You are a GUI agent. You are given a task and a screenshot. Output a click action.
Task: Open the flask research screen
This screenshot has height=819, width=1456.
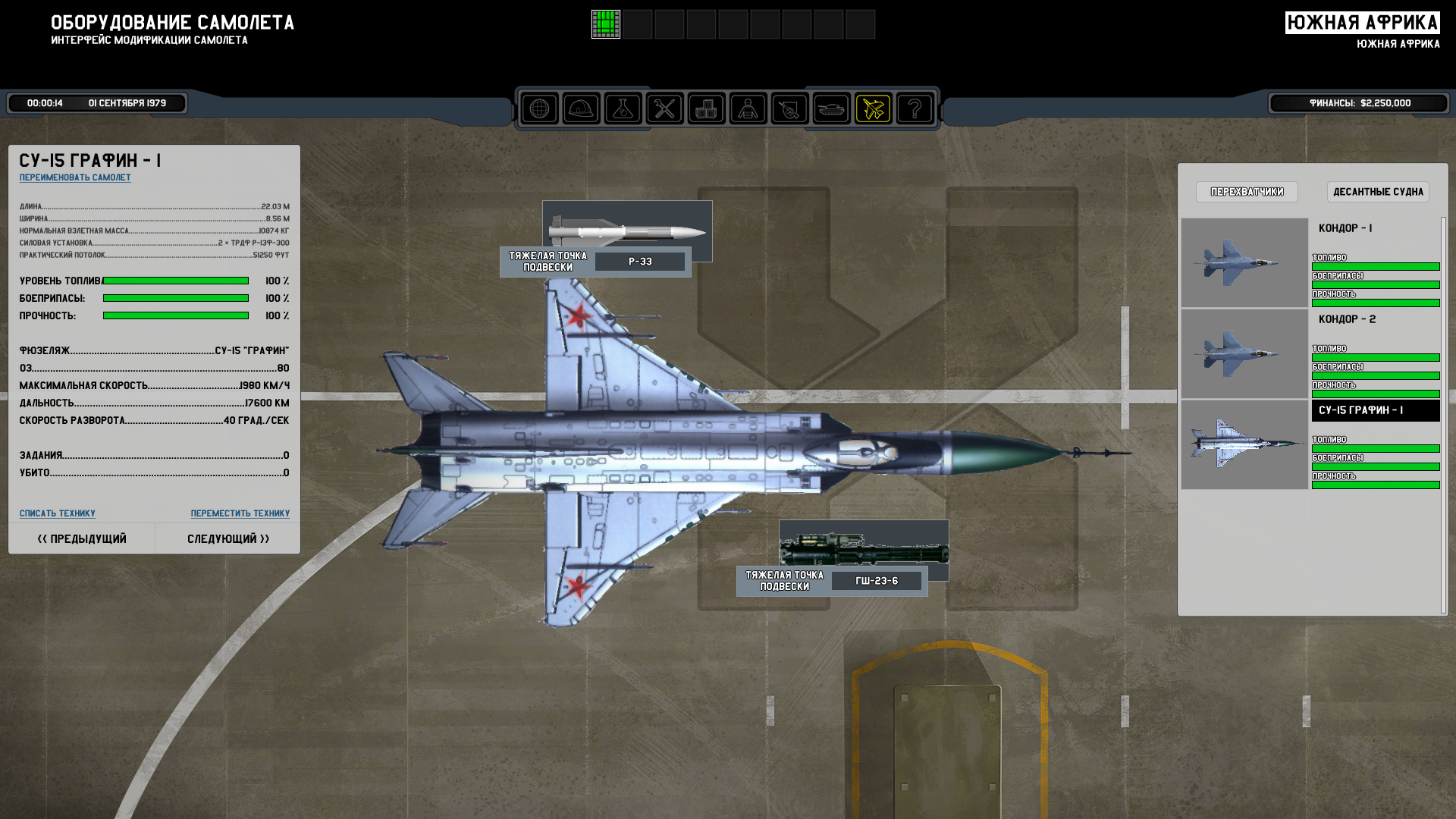[623, 109]
